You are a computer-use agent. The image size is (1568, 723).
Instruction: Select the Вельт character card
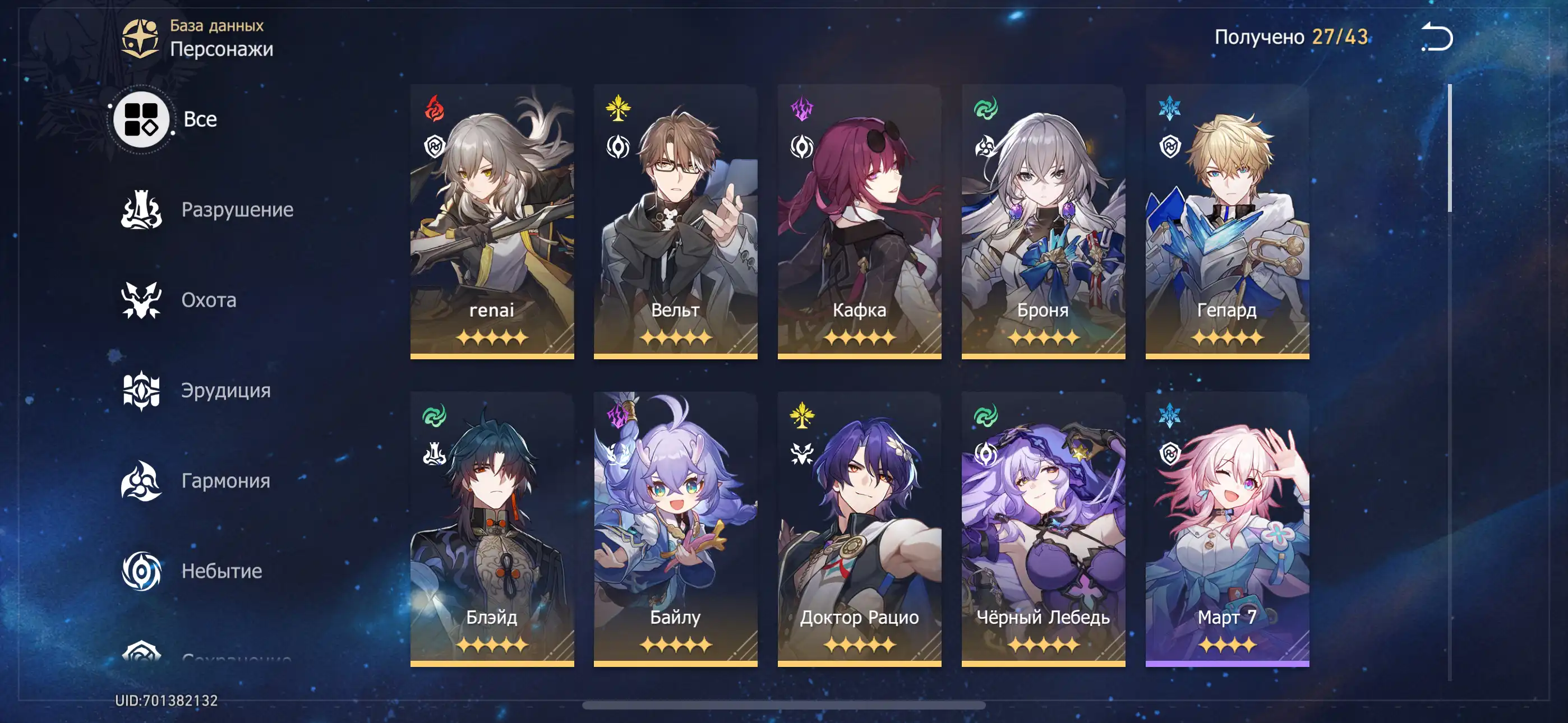point(676,221)
